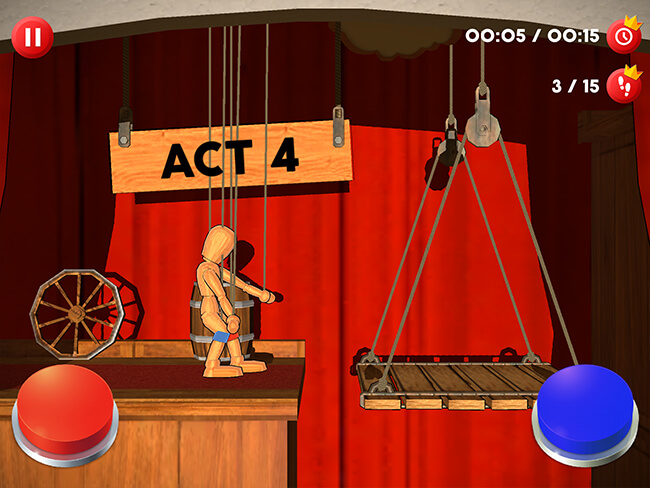Pause the game with the red button
This screenshot has height=488, width=650.
pyautogui.click(x=32, y=38)
